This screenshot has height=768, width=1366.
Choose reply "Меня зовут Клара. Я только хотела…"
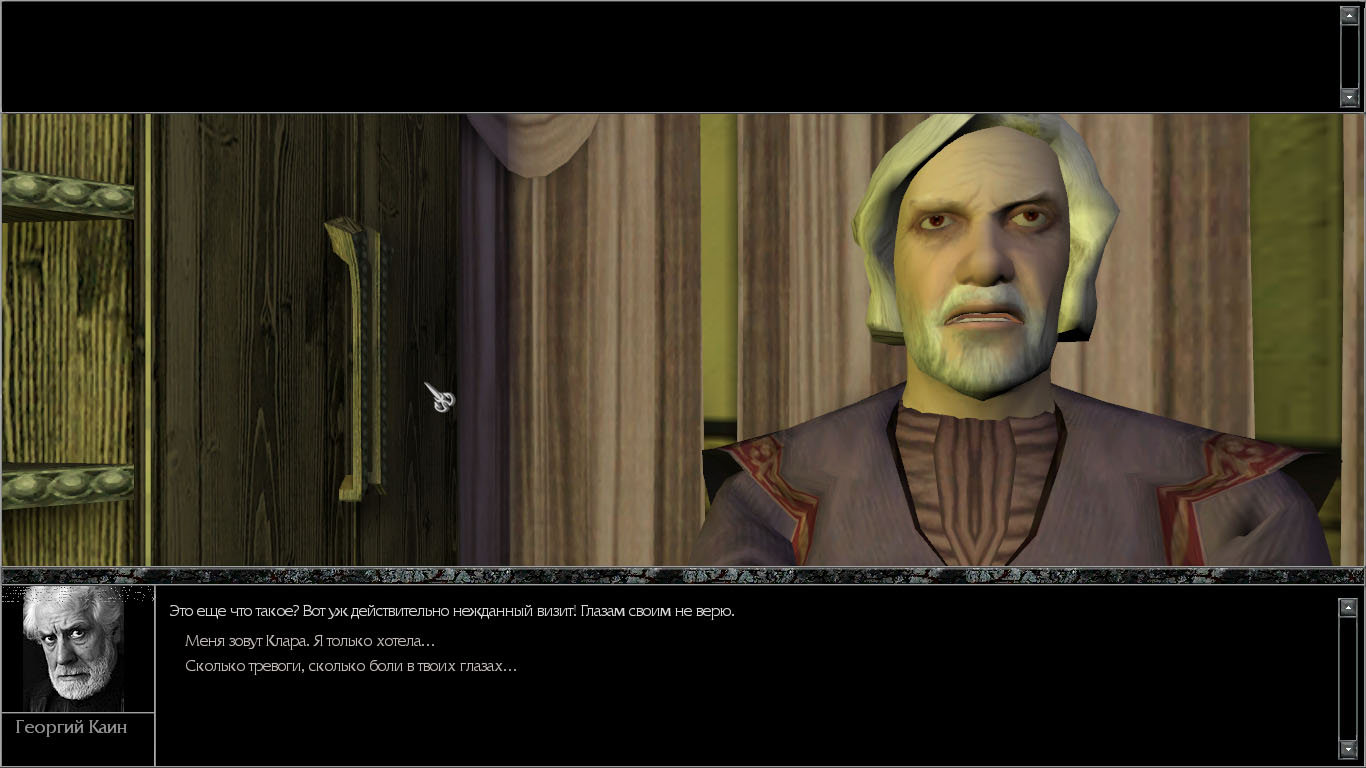click(310, 641)
